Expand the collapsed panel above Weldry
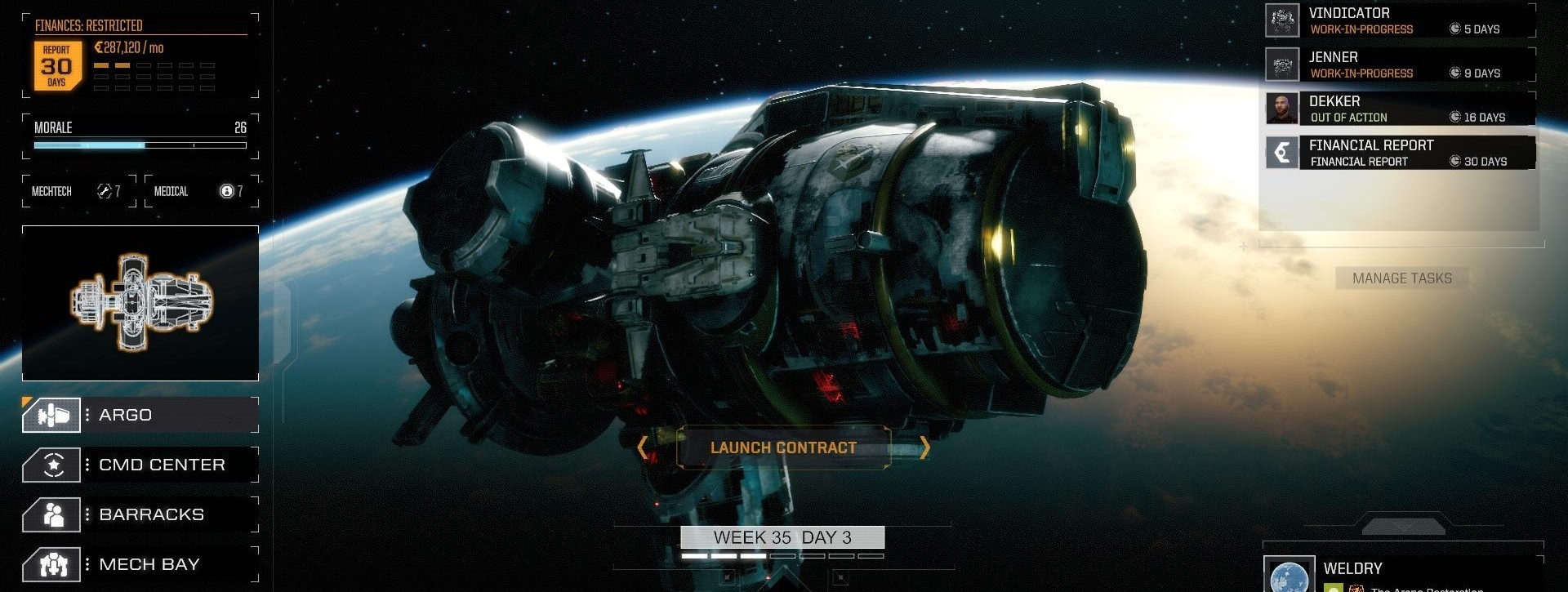 click(1403, 527)
